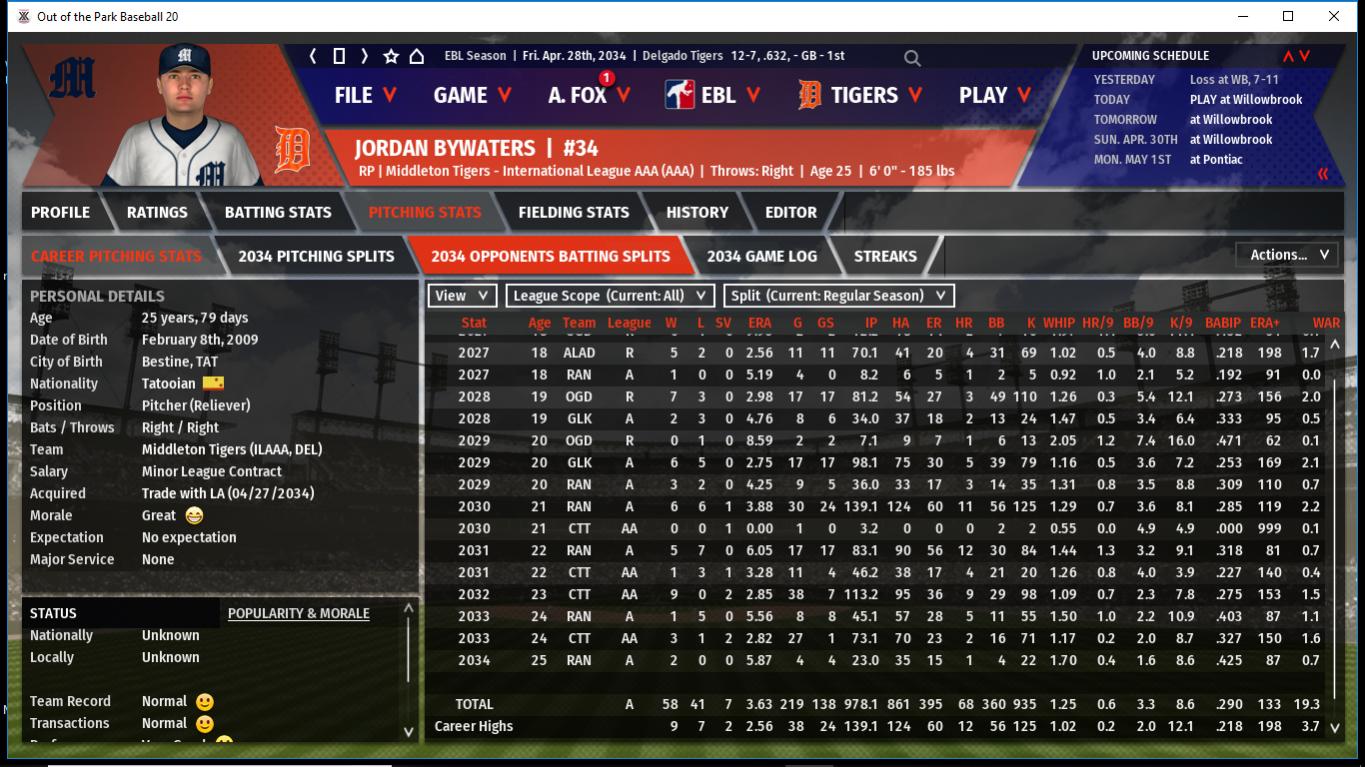Expand the Actions dropdown
This screenshot has height=767, width=1365.
click(x=1288, y=255)
